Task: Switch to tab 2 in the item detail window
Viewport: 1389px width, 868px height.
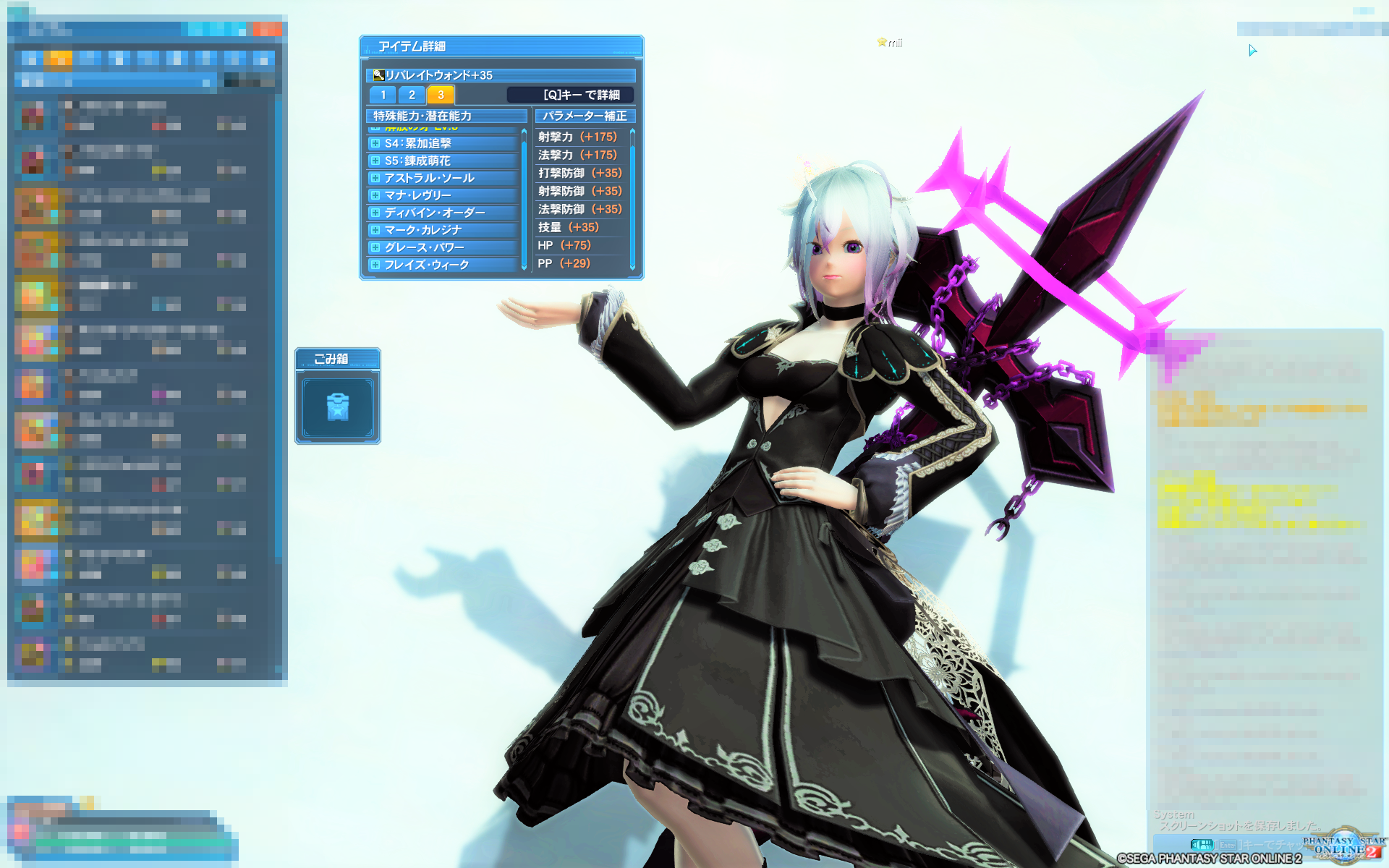Action: [x=411, y=94]
